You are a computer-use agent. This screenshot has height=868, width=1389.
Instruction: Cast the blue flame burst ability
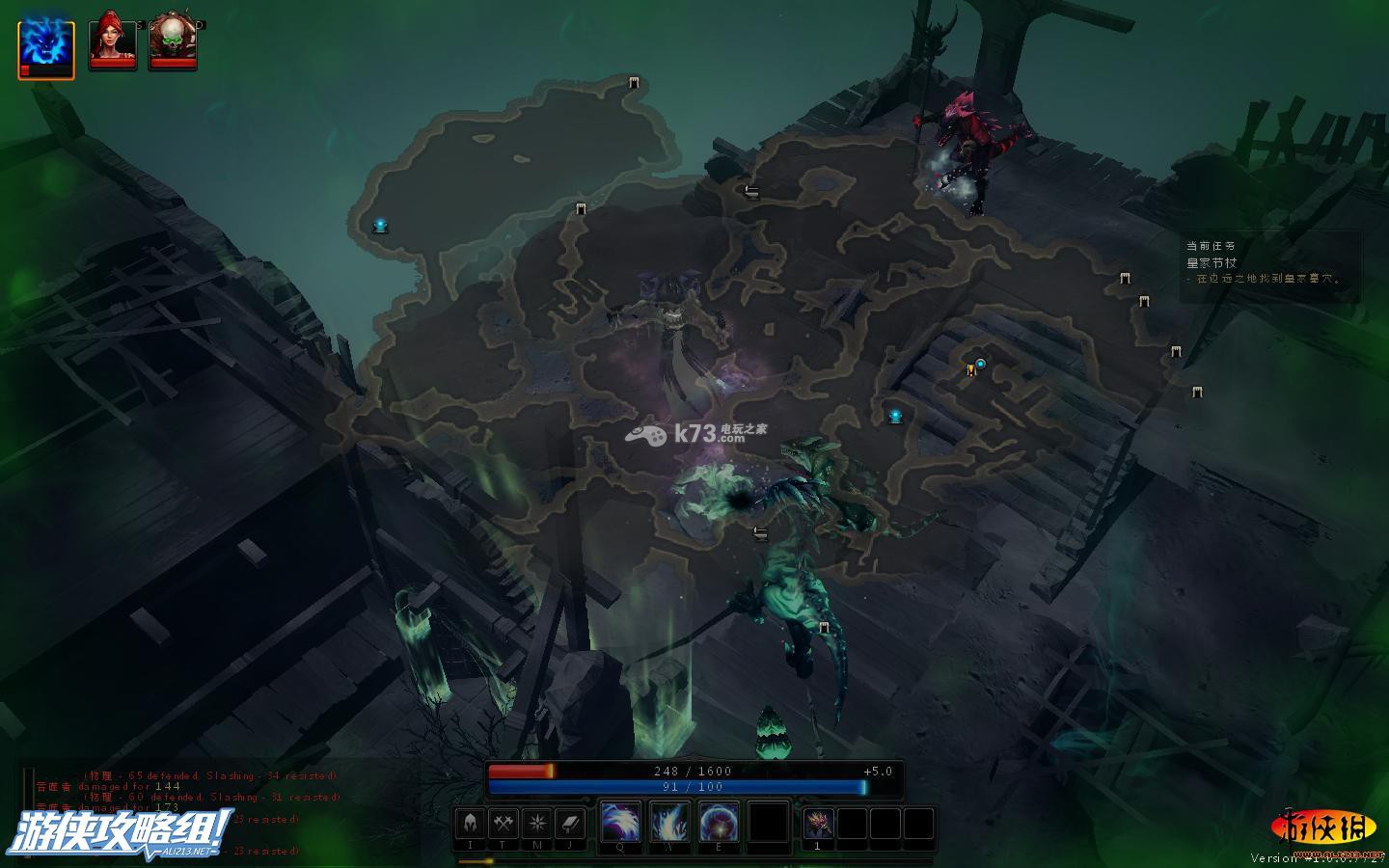[x=669, y=823]
